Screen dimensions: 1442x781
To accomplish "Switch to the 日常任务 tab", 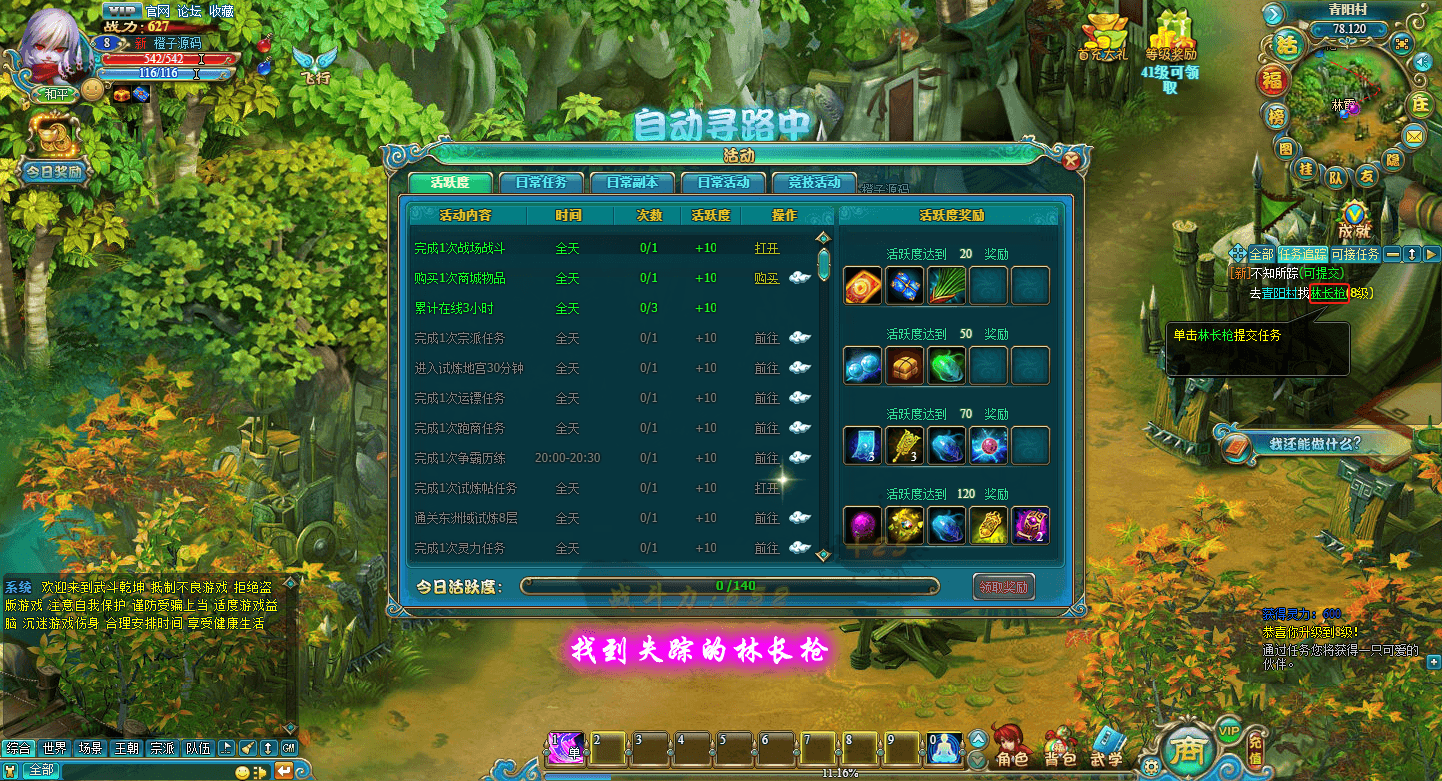I will click(x=541, y=183).
